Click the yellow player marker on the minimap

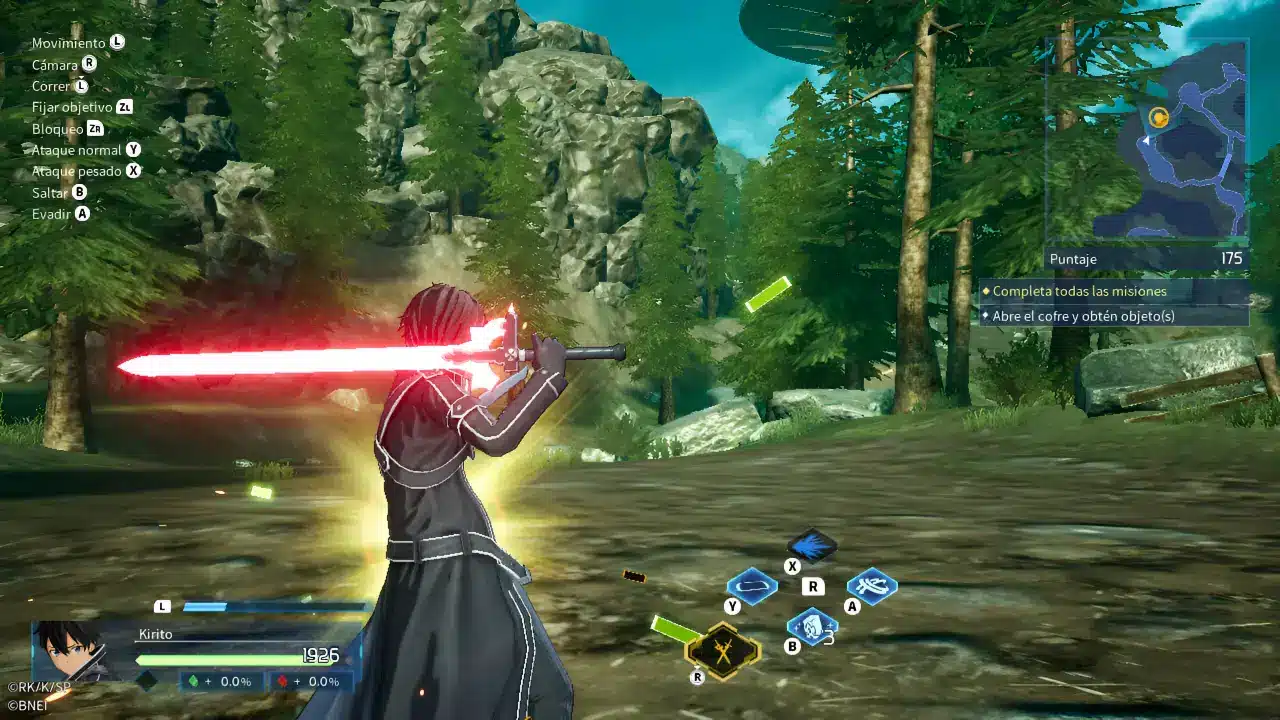pos(1158,118)
